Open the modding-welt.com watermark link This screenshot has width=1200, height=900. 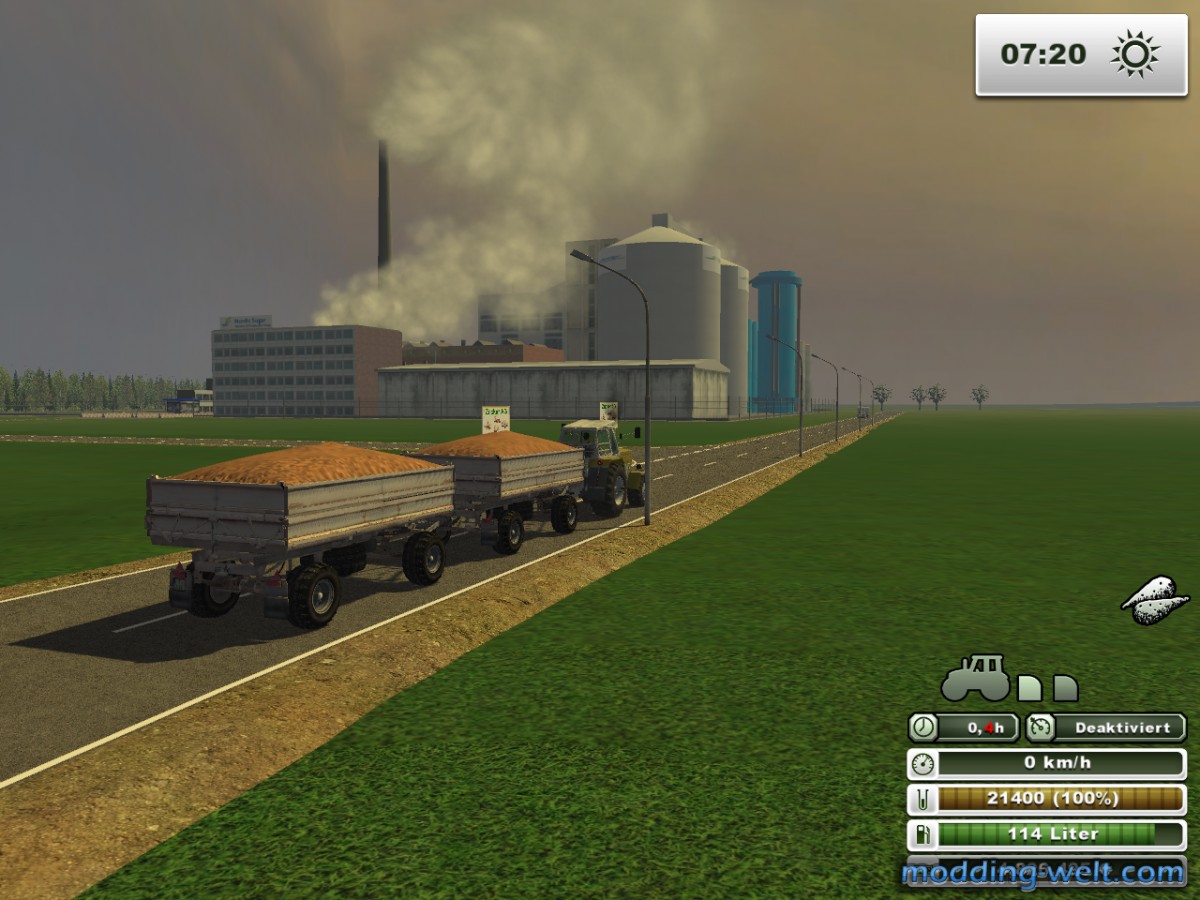point(1043,873)
